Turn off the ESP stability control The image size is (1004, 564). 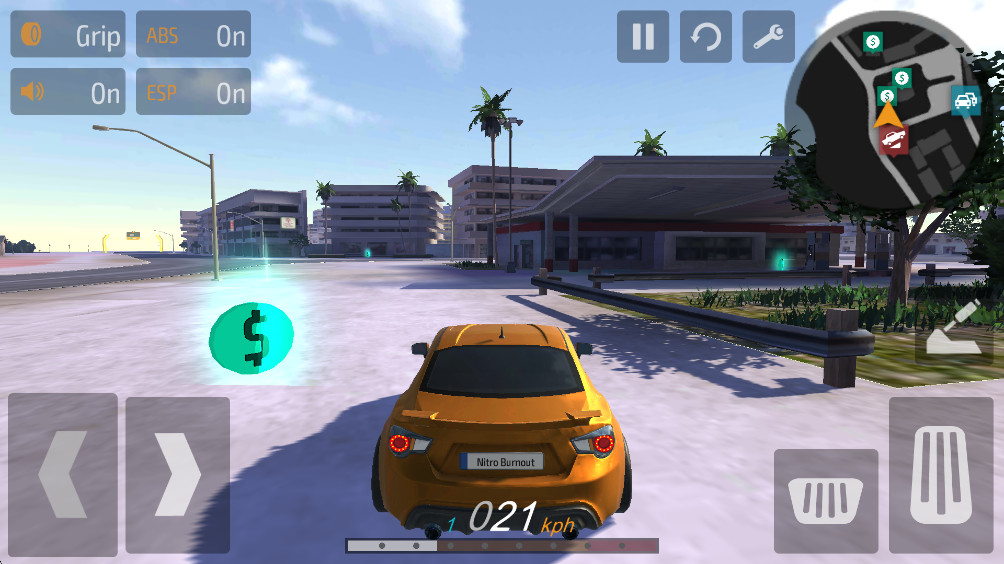pos(193,92)
